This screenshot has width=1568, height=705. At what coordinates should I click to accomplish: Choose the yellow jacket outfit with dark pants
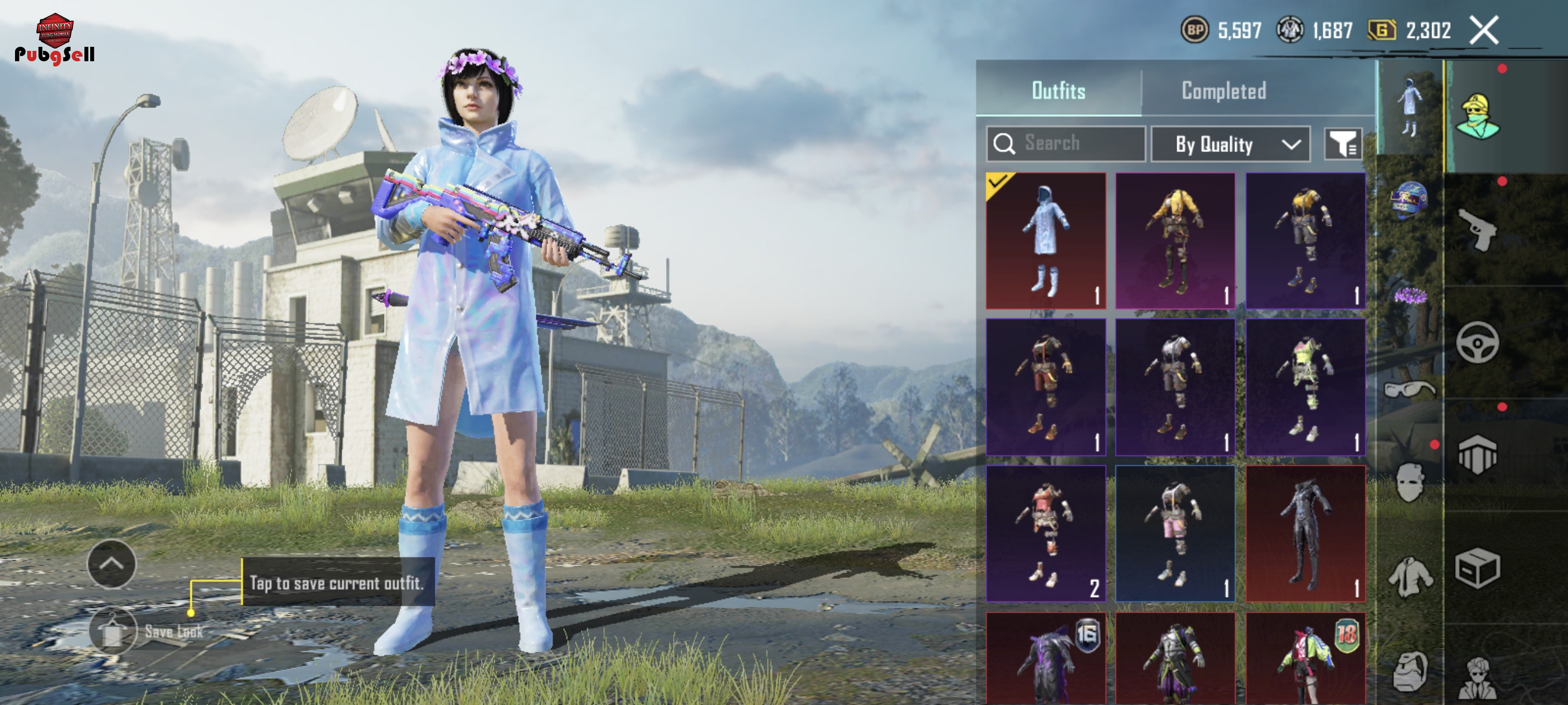1175,240
